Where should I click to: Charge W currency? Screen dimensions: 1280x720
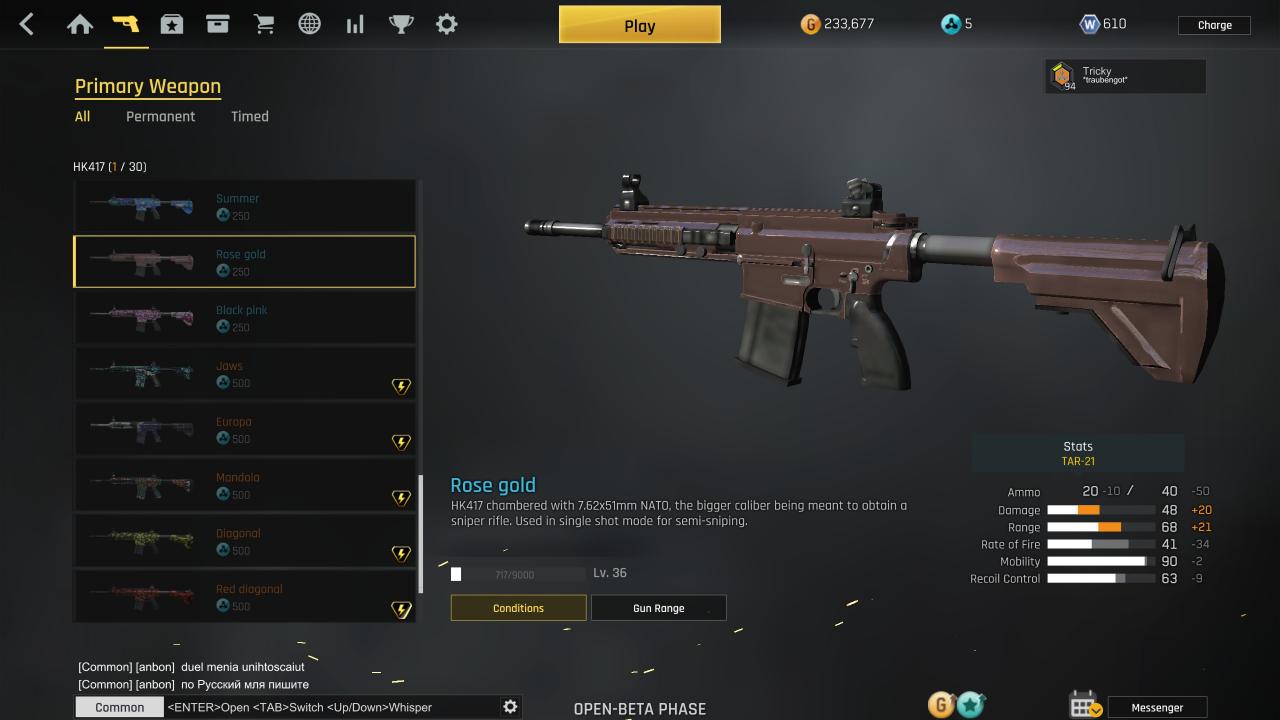coord(1214,25)
